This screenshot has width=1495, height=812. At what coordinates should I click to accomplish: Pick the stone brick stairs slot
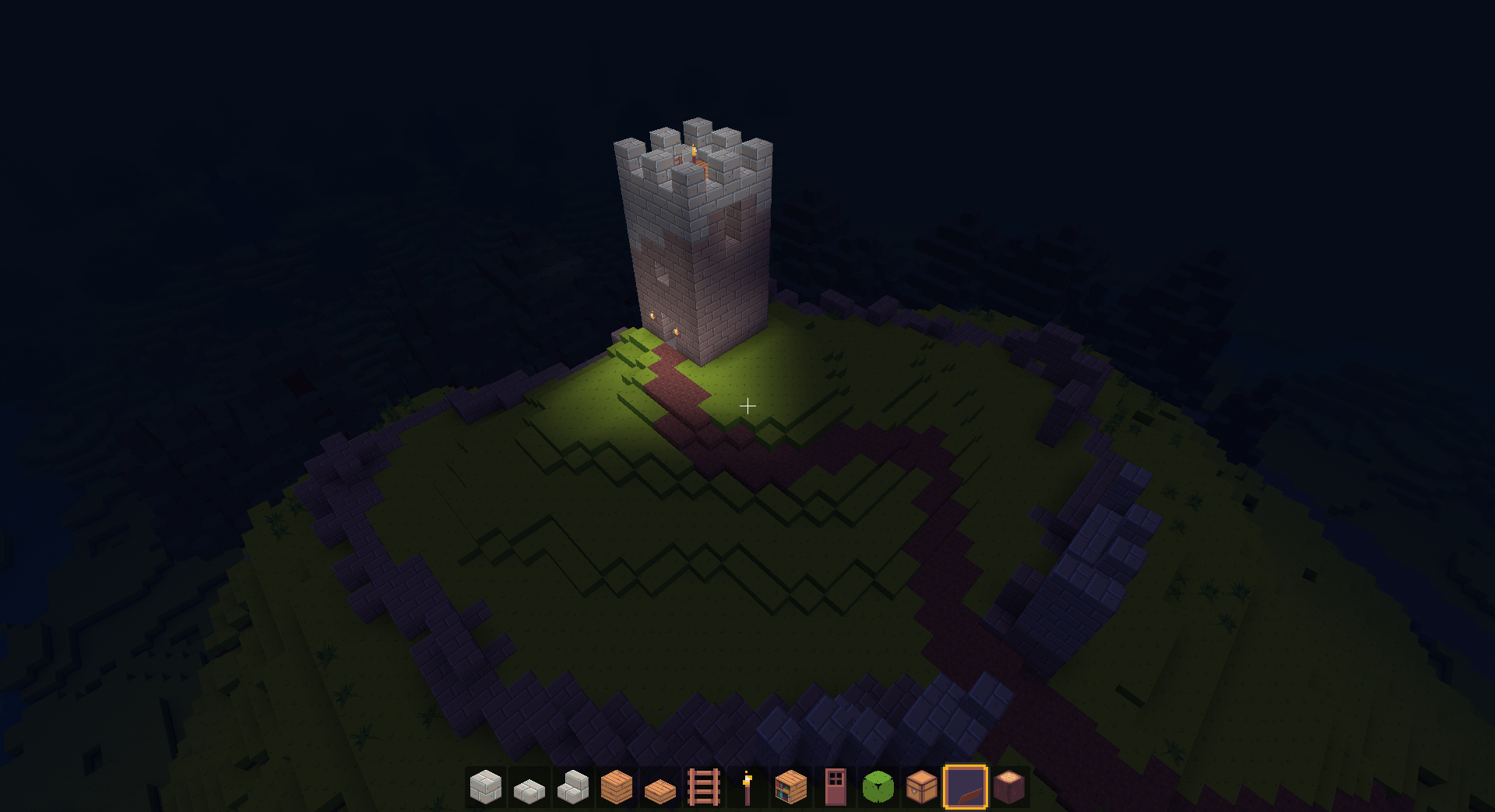573,787
